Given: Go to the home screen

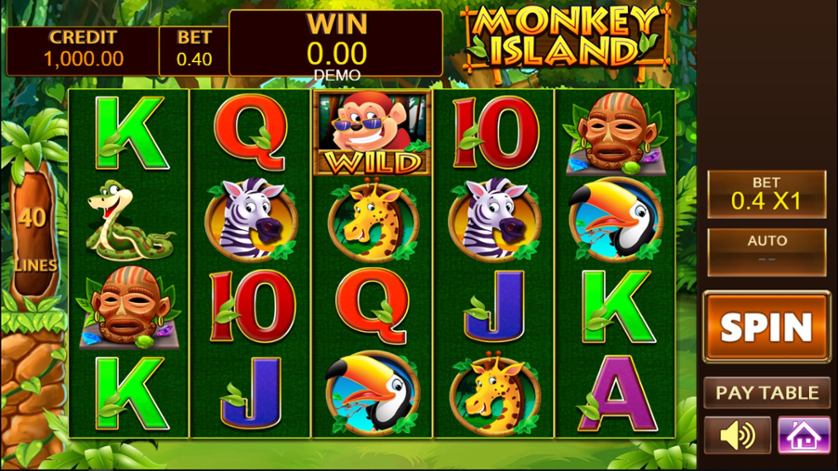Looking at the screenshot, I should [802, 436].
